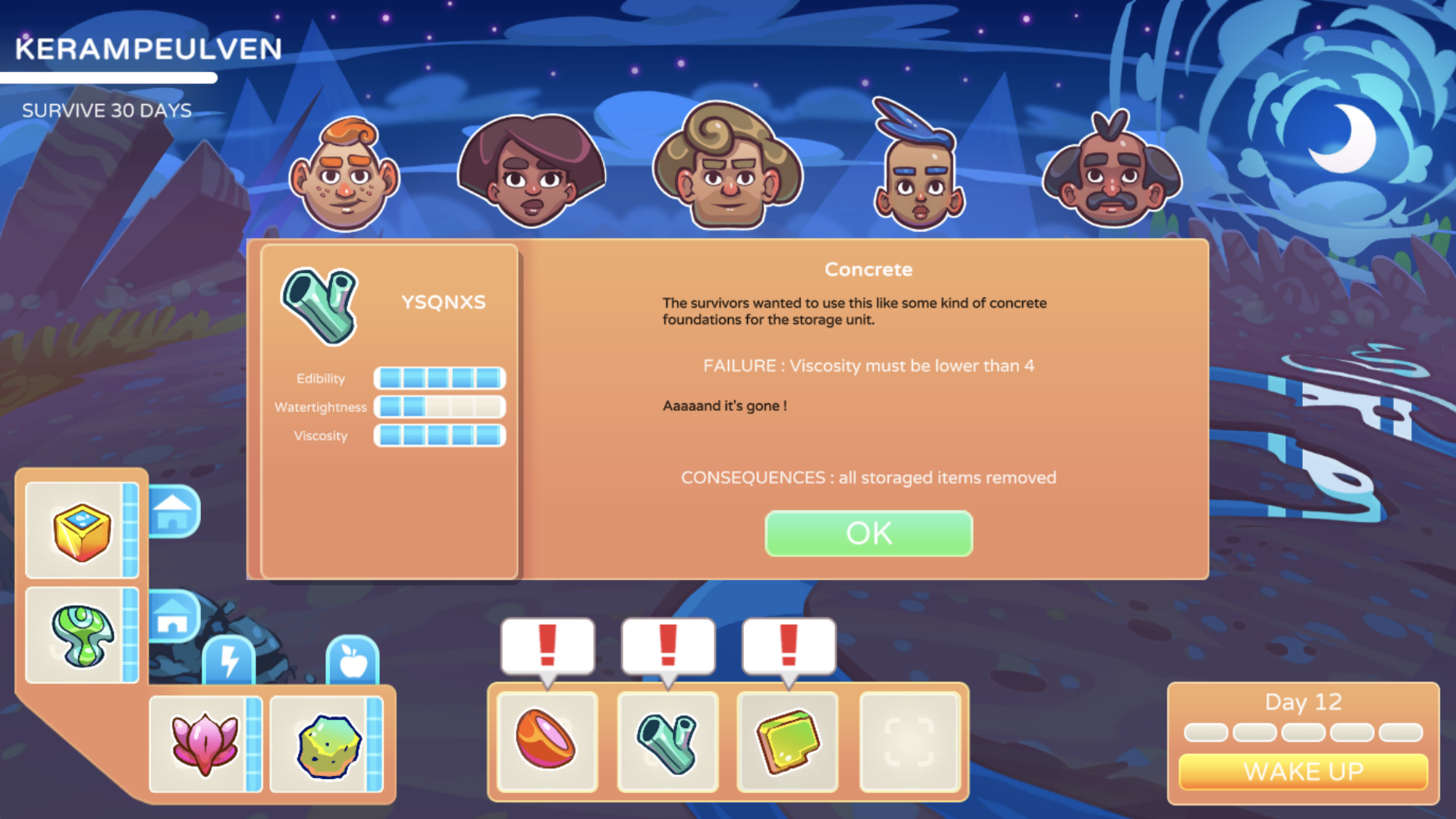This screenshot has height=819, width=1456.
Task: Select the green-yellow block item
Action: [x=788, y=741]
